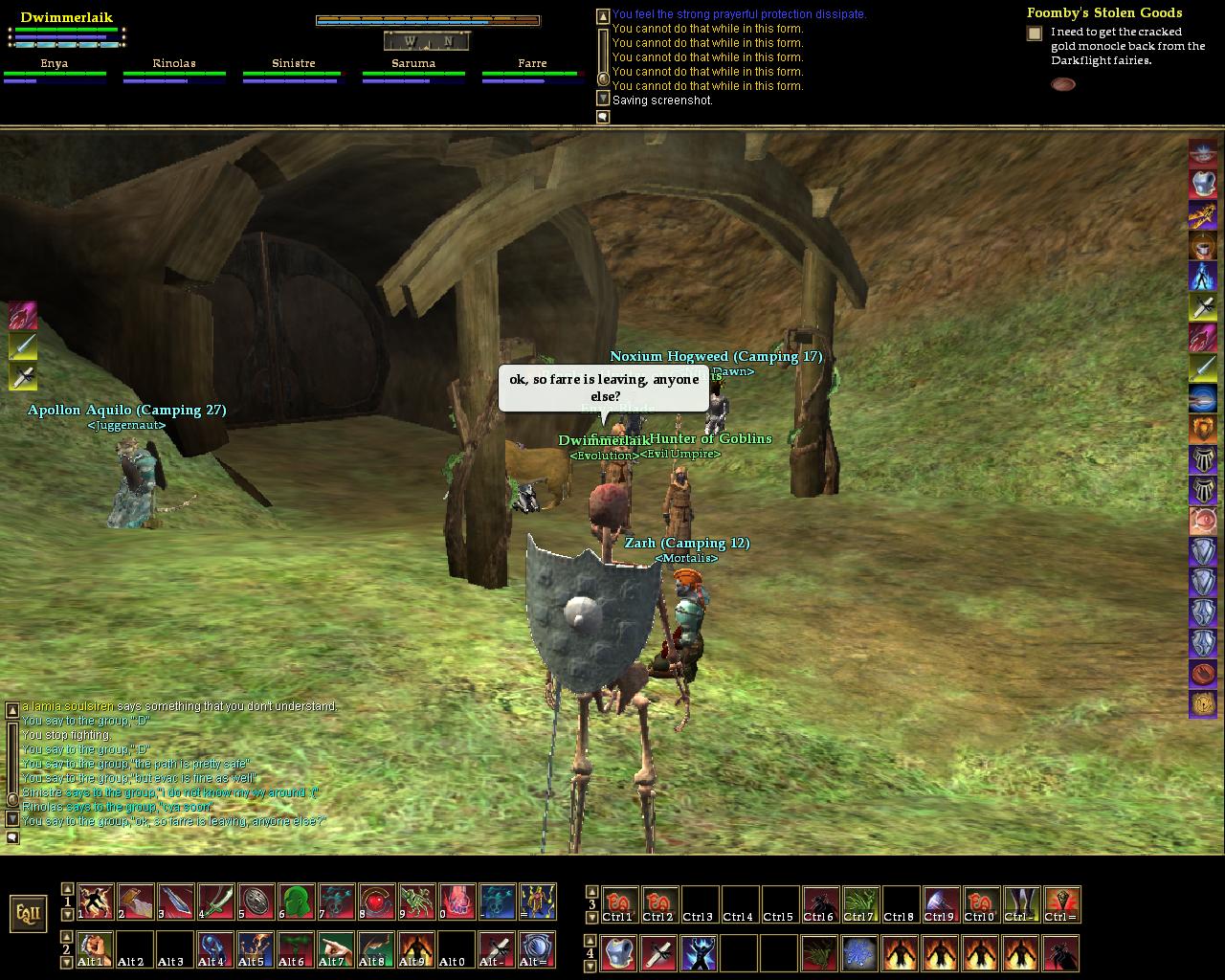Activate the pointing hand ability in Alt 7
The height and width of the screenshot is (980, 1225).
pos(337,949)
